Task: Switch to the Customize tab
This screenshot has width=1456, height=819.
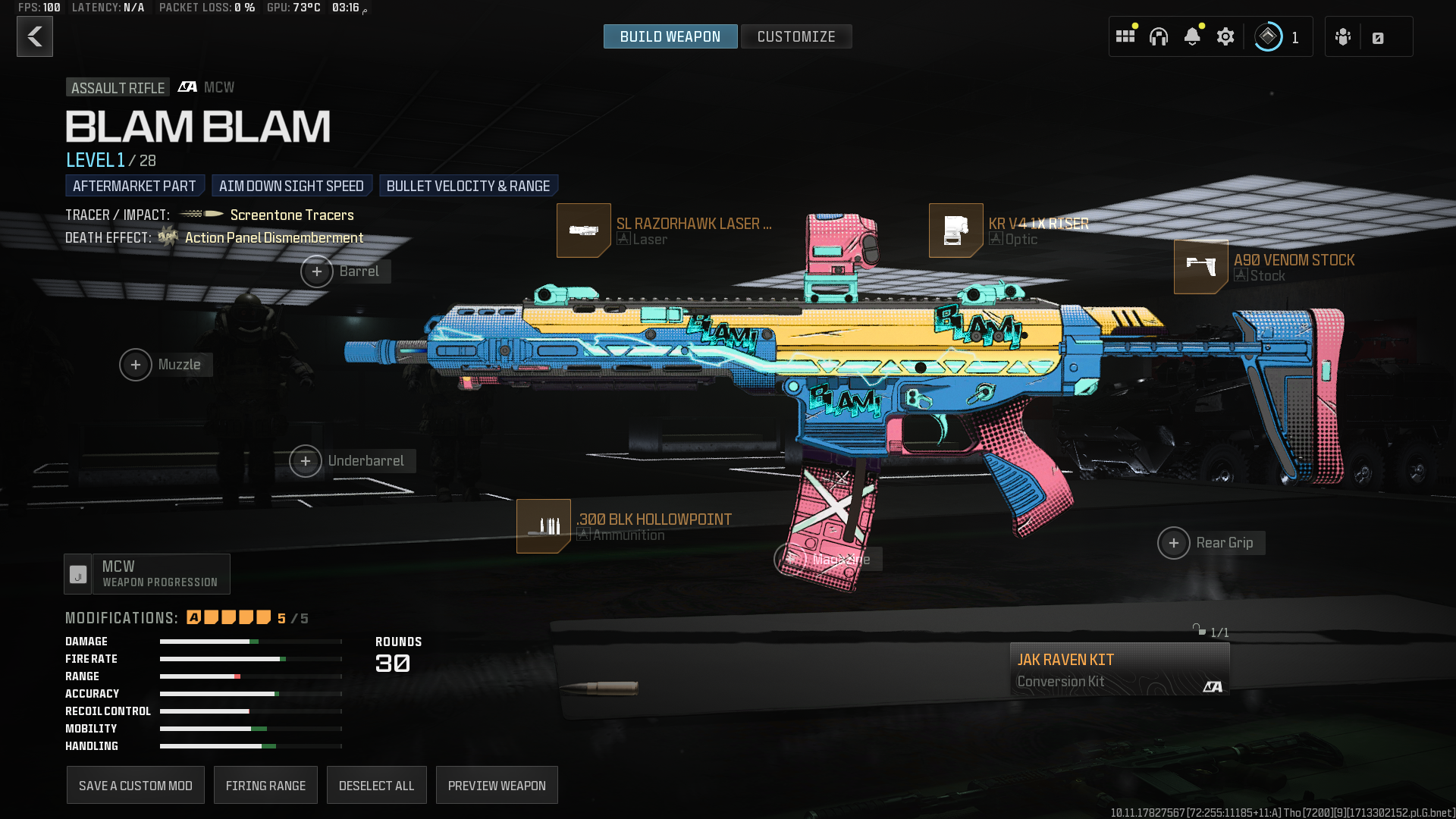Action: point(795,36)
